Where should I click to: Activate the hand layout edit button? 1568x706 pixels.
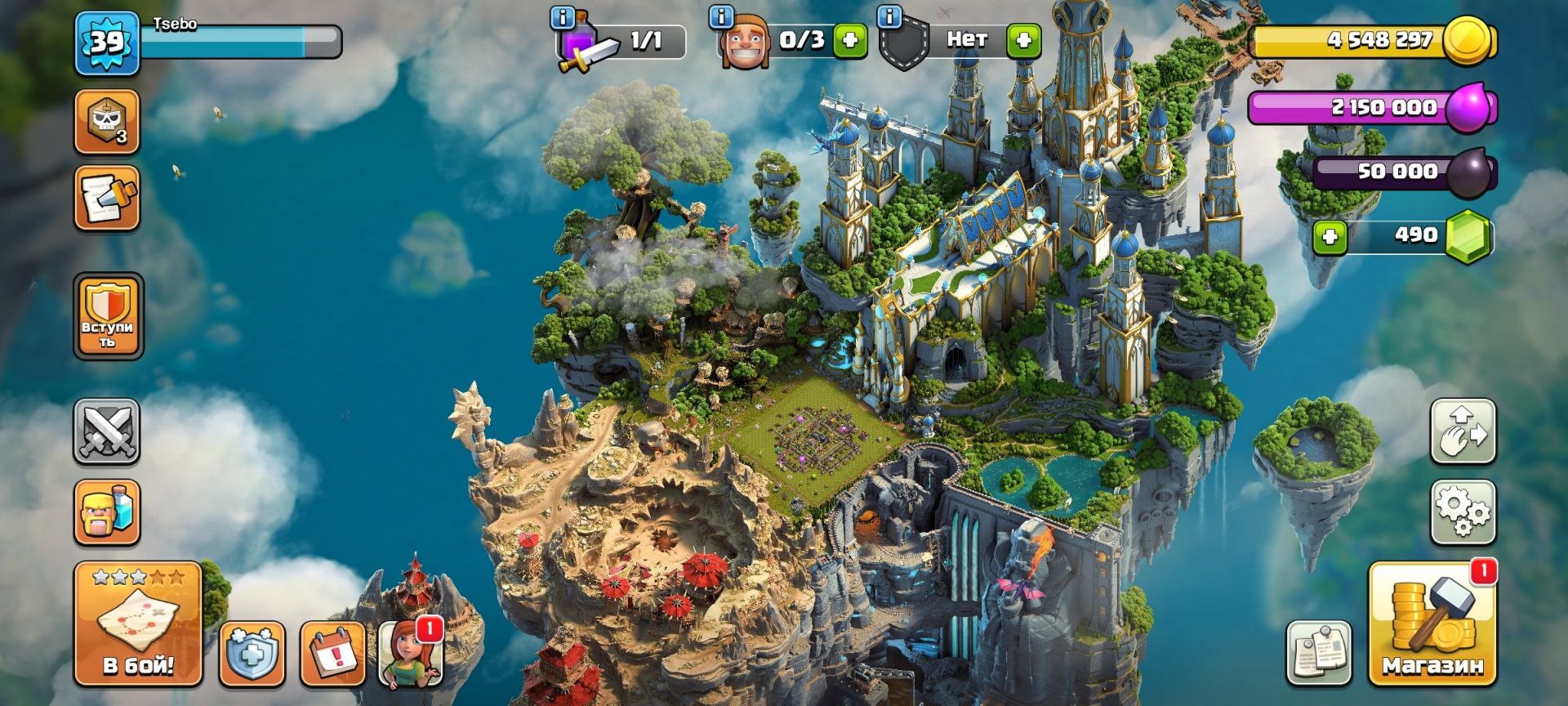coord(1463,431)
